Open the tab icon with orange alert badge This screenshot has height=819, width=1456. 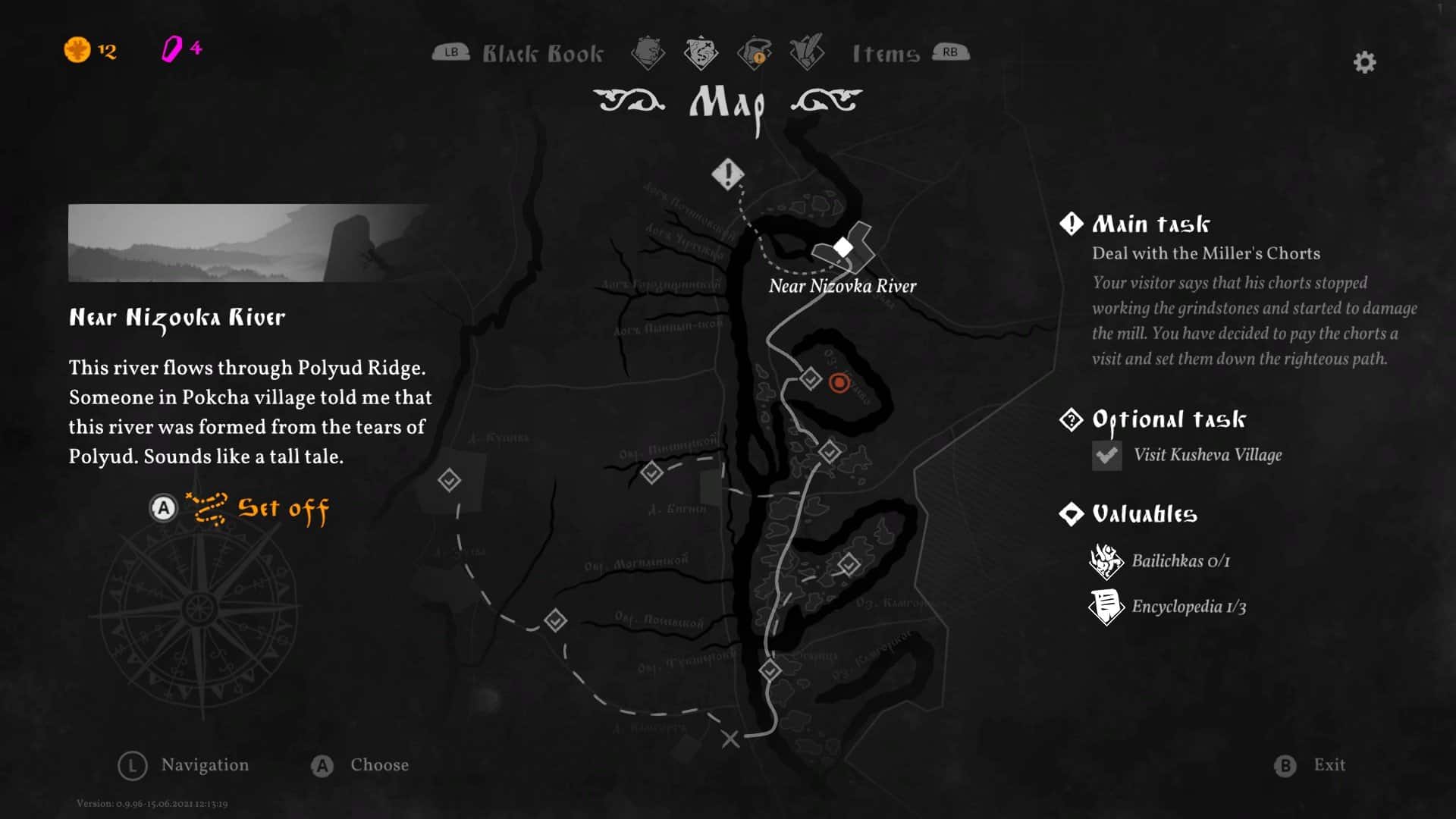754,53
